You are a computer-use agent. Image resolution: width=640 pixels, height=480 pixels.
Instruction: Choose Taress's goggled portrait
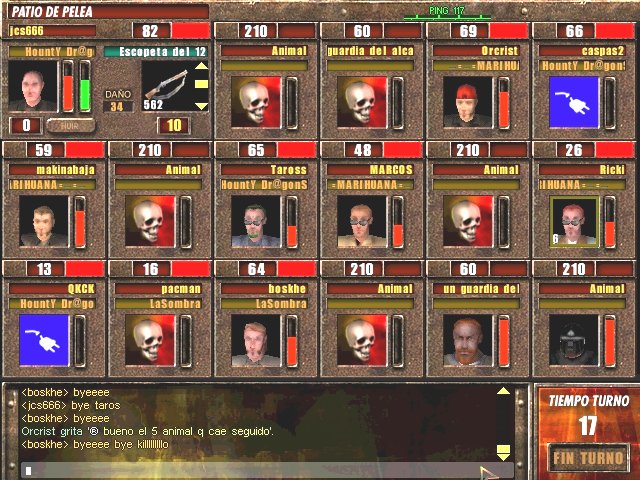(x=255, y=220)
